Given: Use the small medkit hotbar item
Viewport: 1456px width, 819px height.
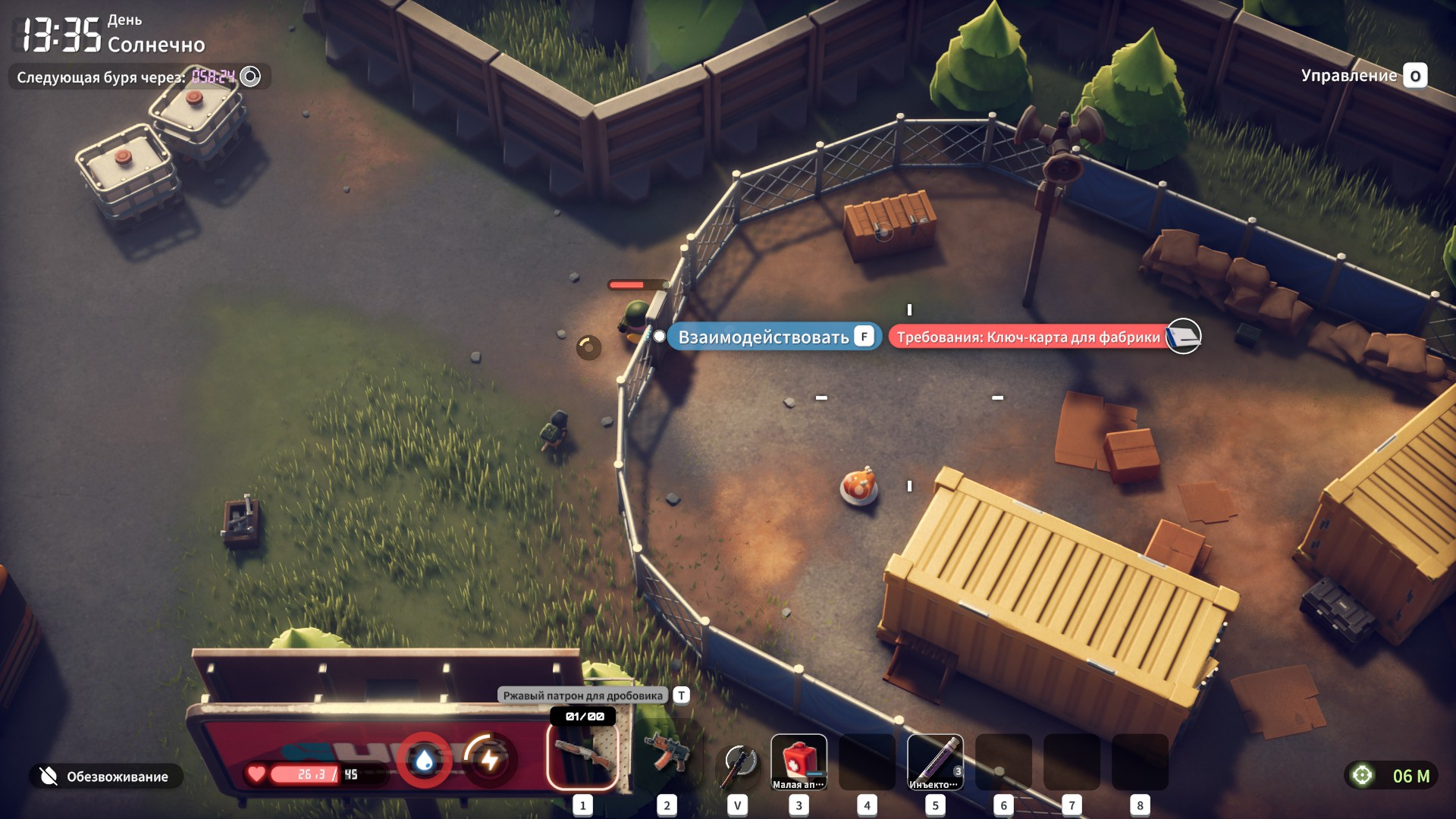Looking at the screenshot, I should click(x=799, y=762).
